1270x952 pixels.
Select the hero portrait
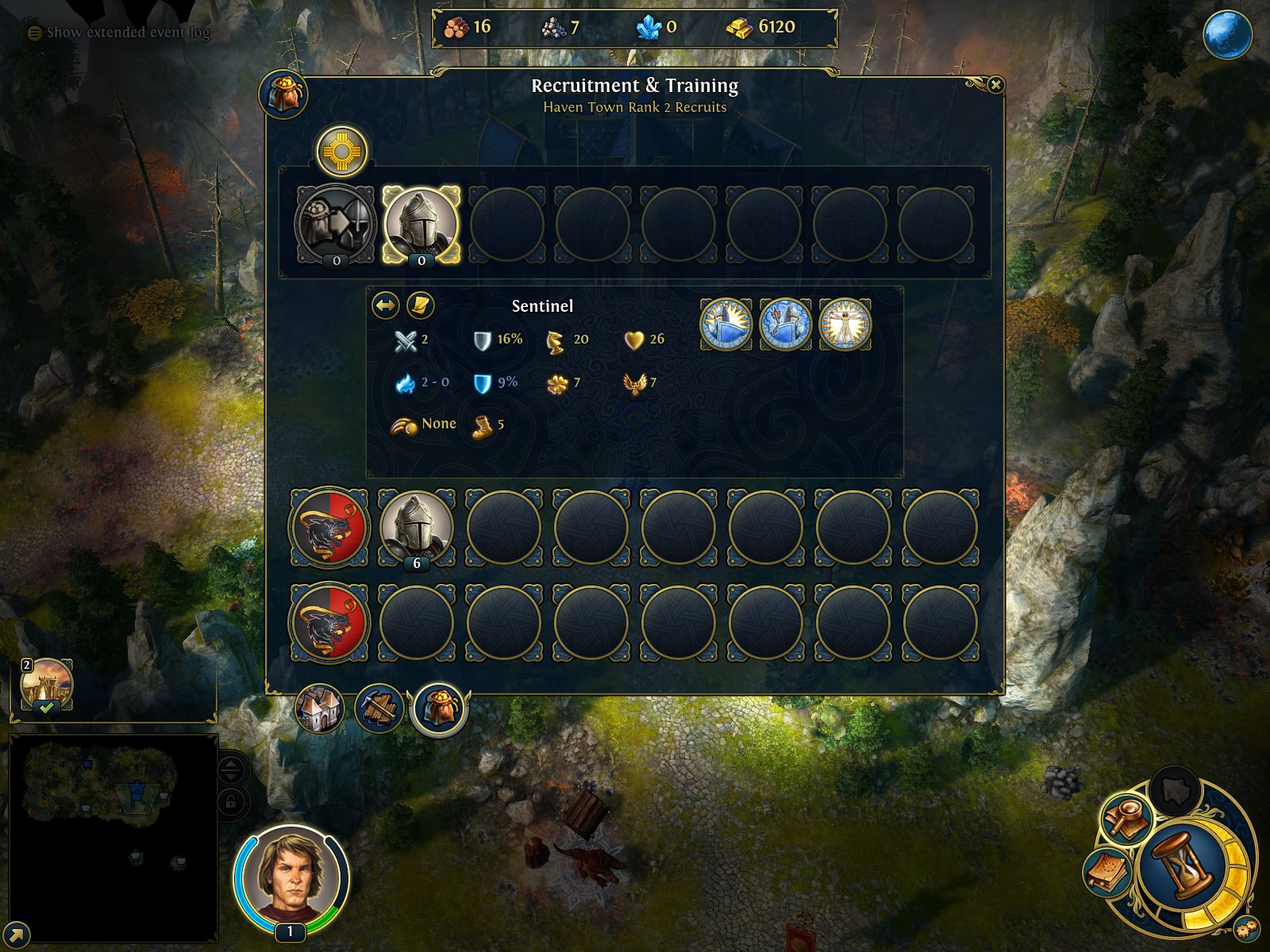(x=291, y=877)
